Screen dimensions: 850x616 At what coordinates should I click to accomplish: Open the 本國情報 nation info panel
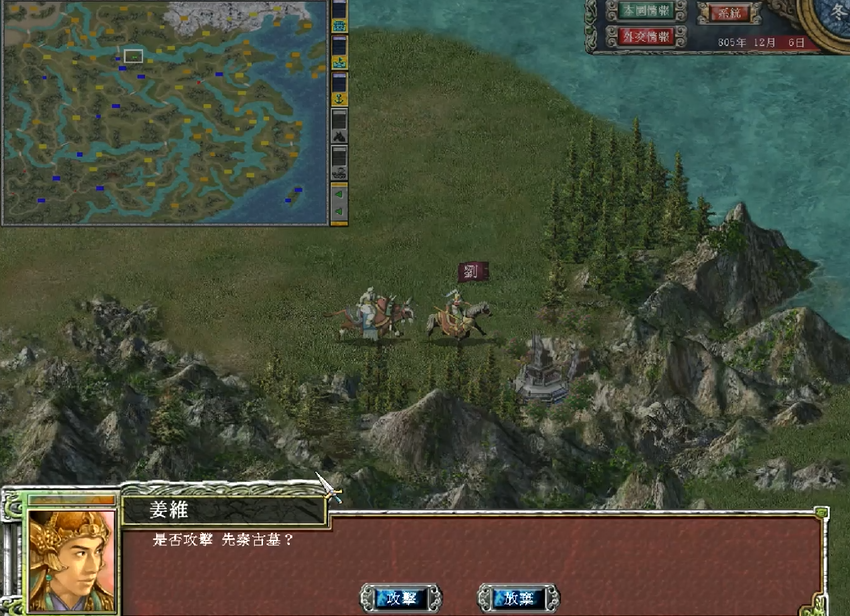(645, 11)
